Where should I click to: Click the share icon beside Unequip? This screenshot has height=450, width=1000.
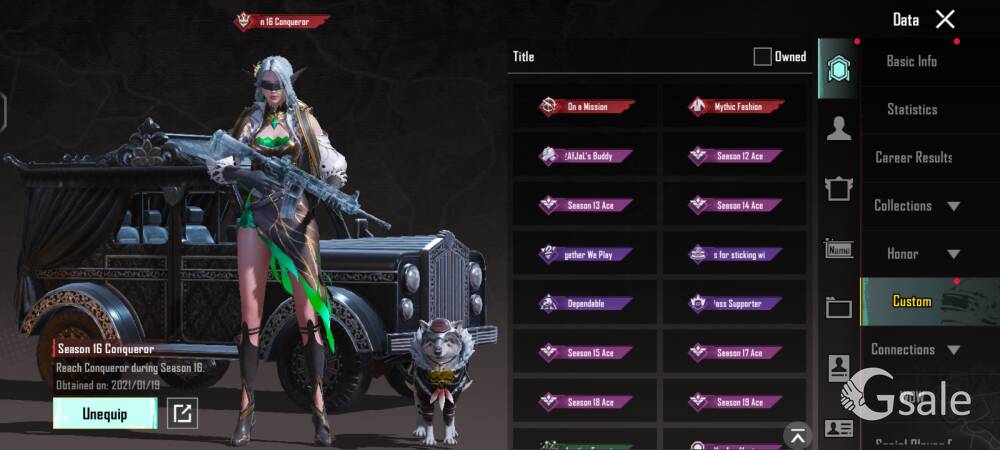[181, 413]
